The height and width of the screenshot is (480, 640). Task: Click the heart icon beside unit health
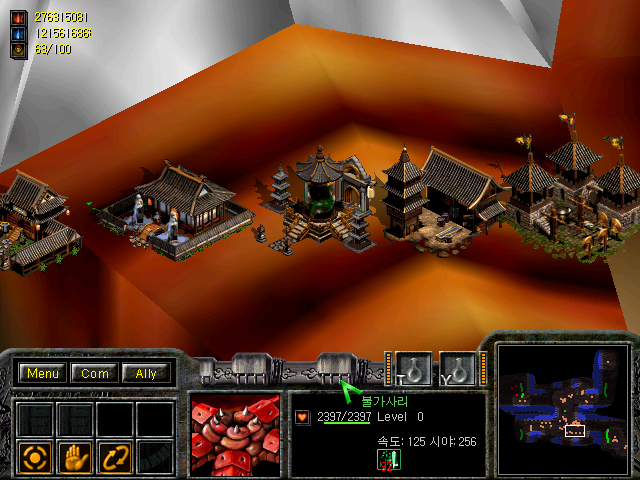point(303,417)
